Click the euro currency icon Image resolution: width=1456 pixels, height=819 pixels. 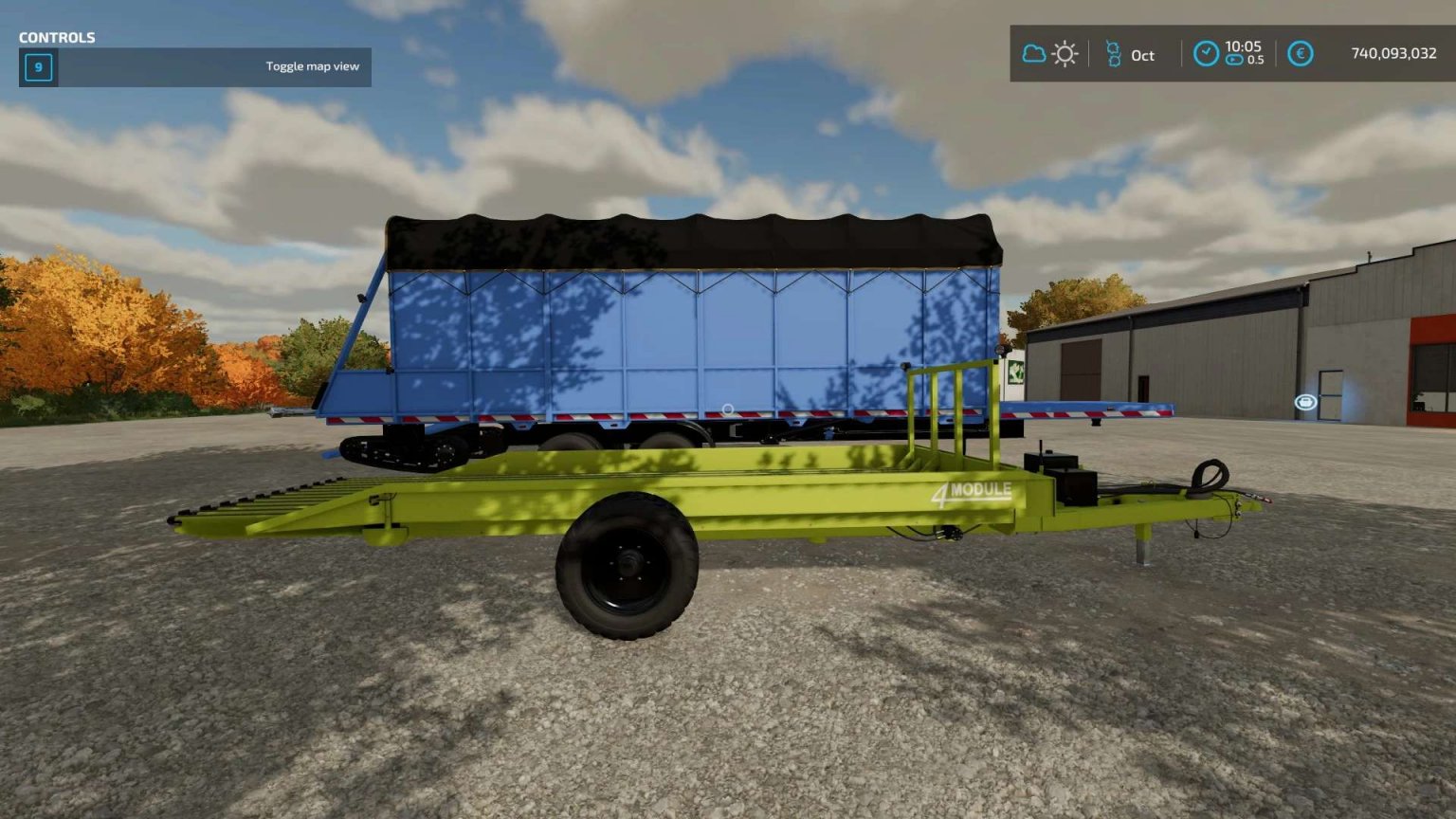click(x=1302, y=54)
